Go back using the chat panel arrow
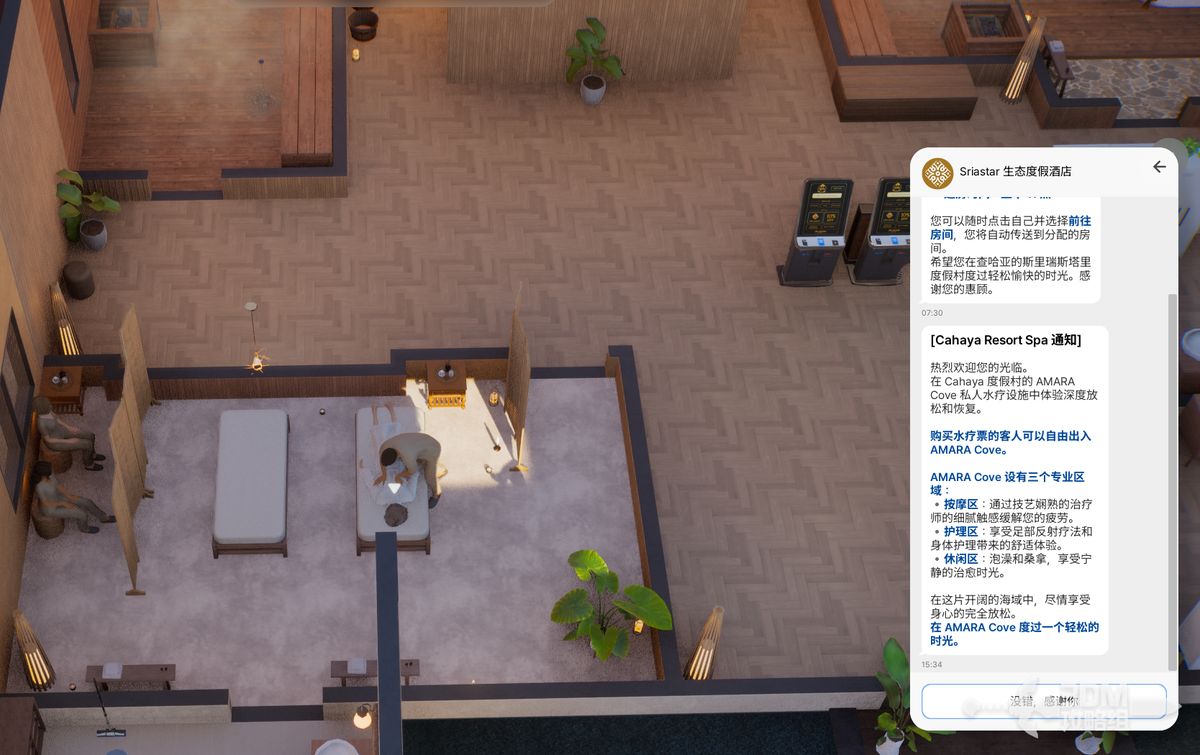The width and height of the screenshot is (1200, 755). coord(1159,167)
